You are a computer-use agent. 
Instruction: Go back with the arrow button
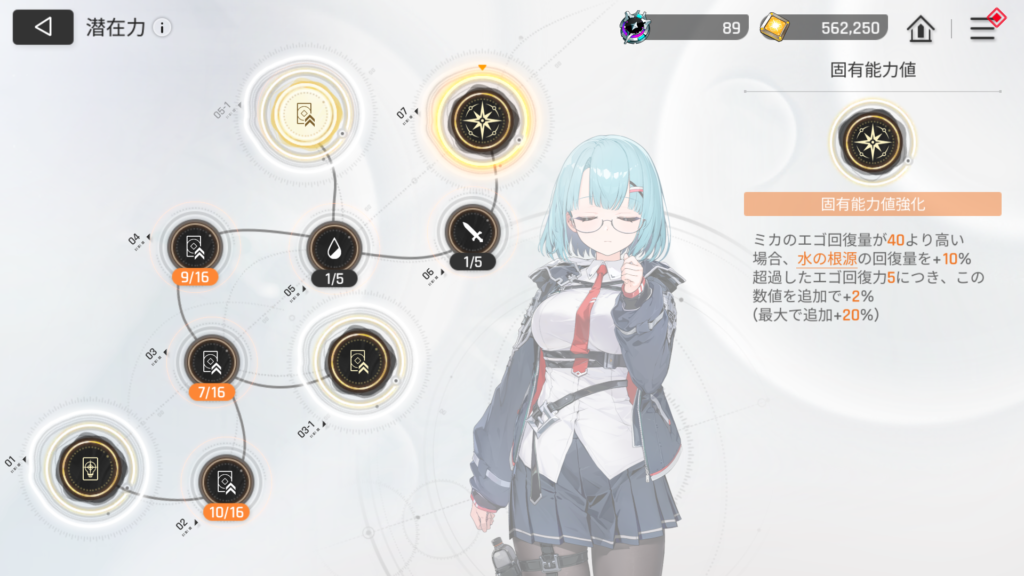(42, 27)
